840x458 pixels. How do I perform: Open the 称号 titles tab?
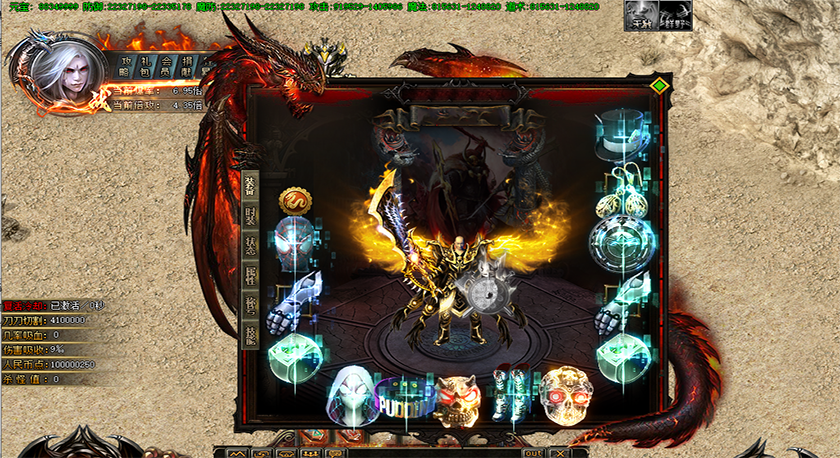(250, 304)
